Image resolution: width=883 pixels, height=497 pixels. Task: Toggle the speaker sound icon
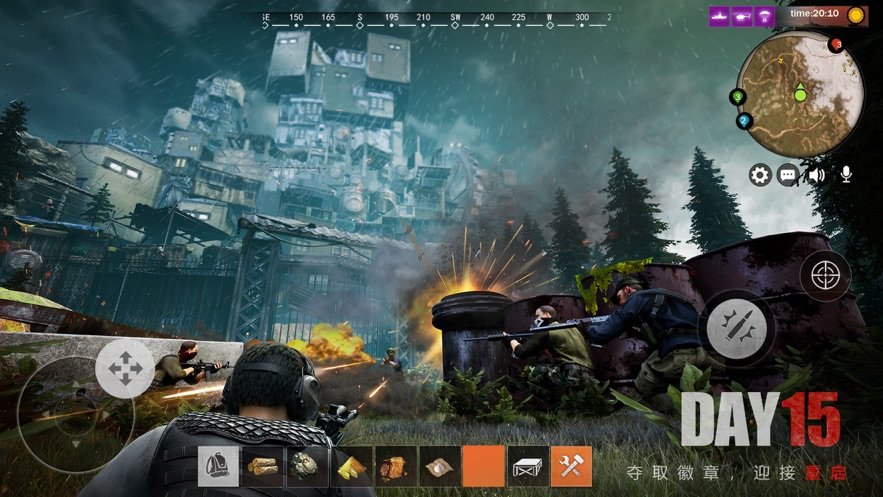tap(817, 176)
